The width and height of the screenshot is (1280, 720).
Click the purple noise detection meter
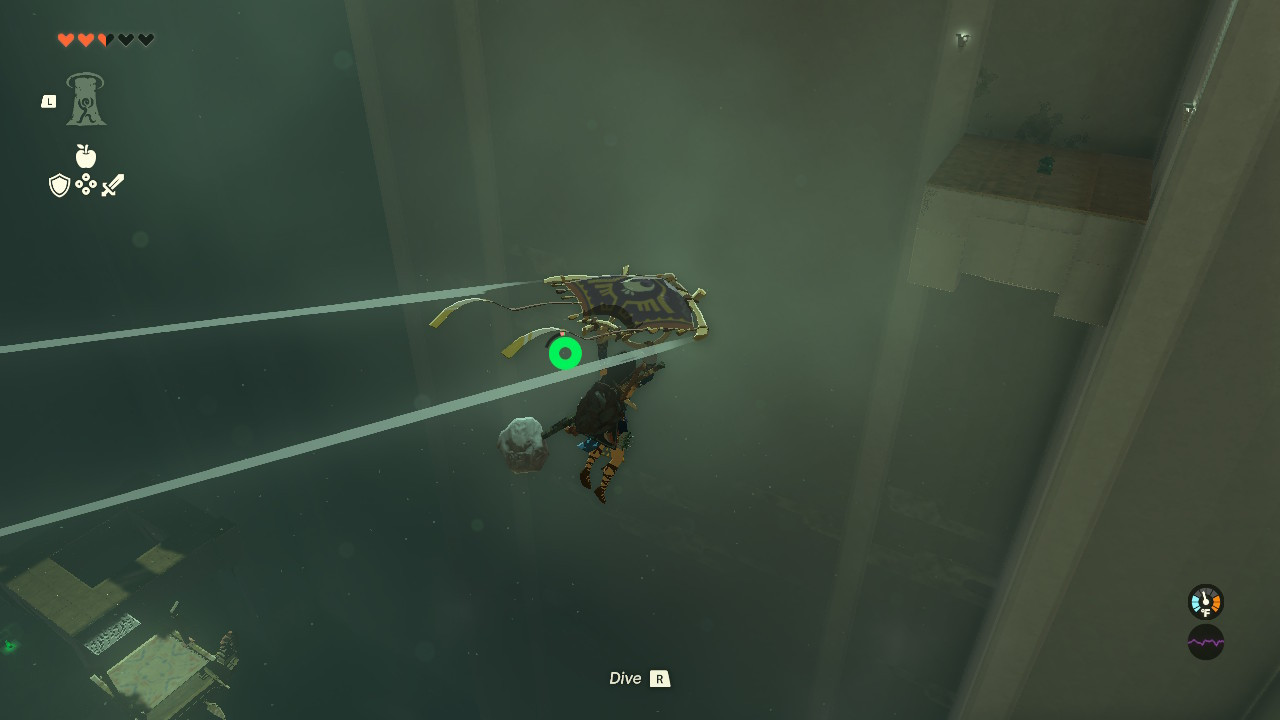point(1205,641)
